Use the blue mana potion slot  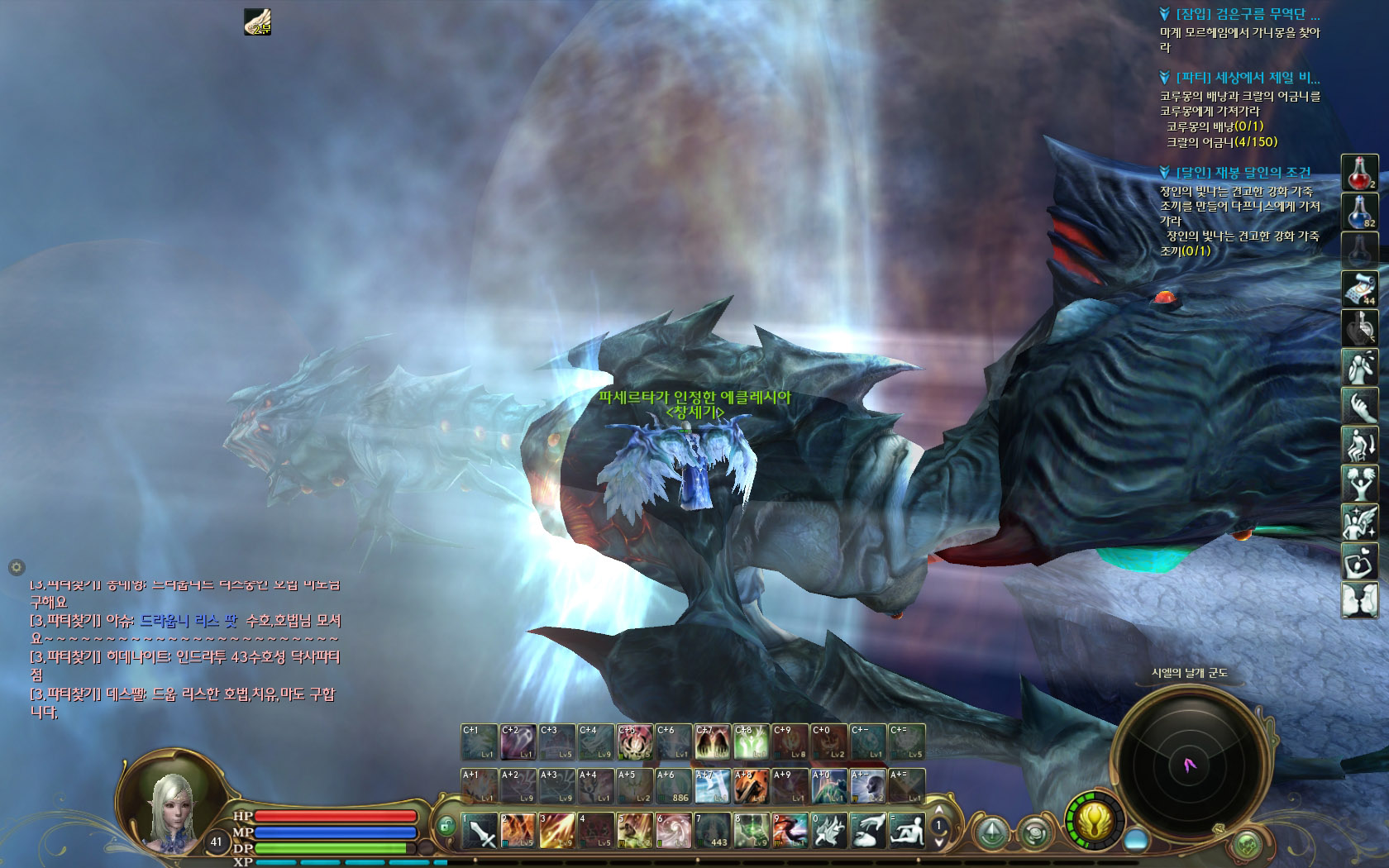[x=1359, y=212]
